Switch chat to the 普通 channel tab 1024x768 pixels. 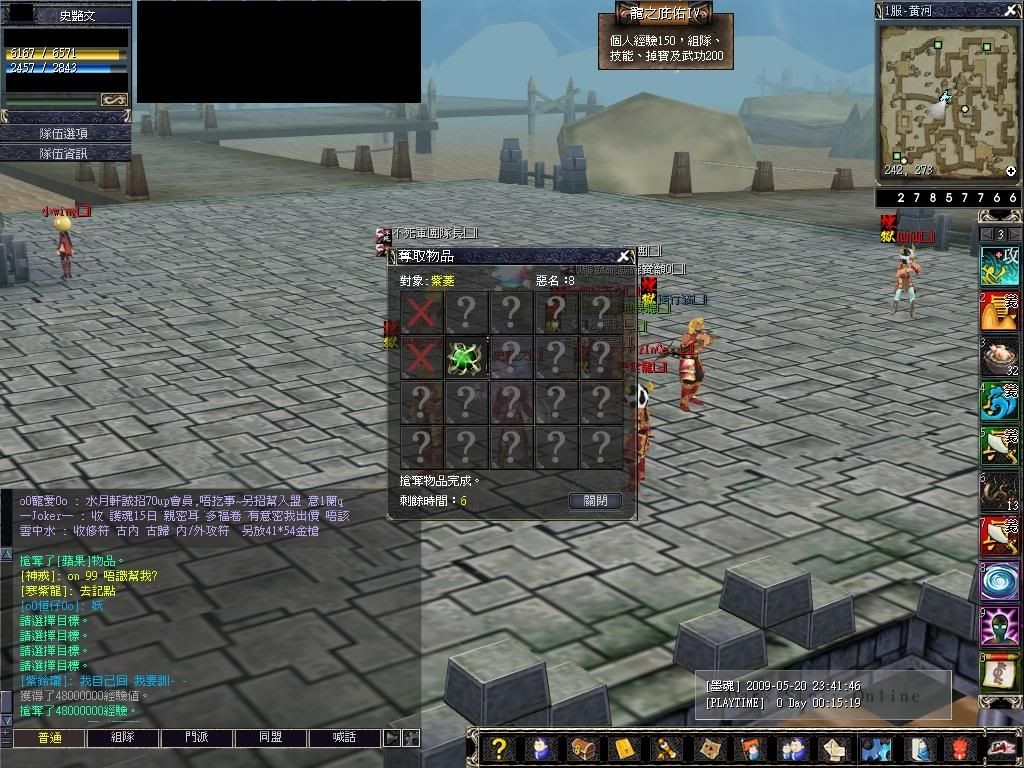tap(48, 737)
